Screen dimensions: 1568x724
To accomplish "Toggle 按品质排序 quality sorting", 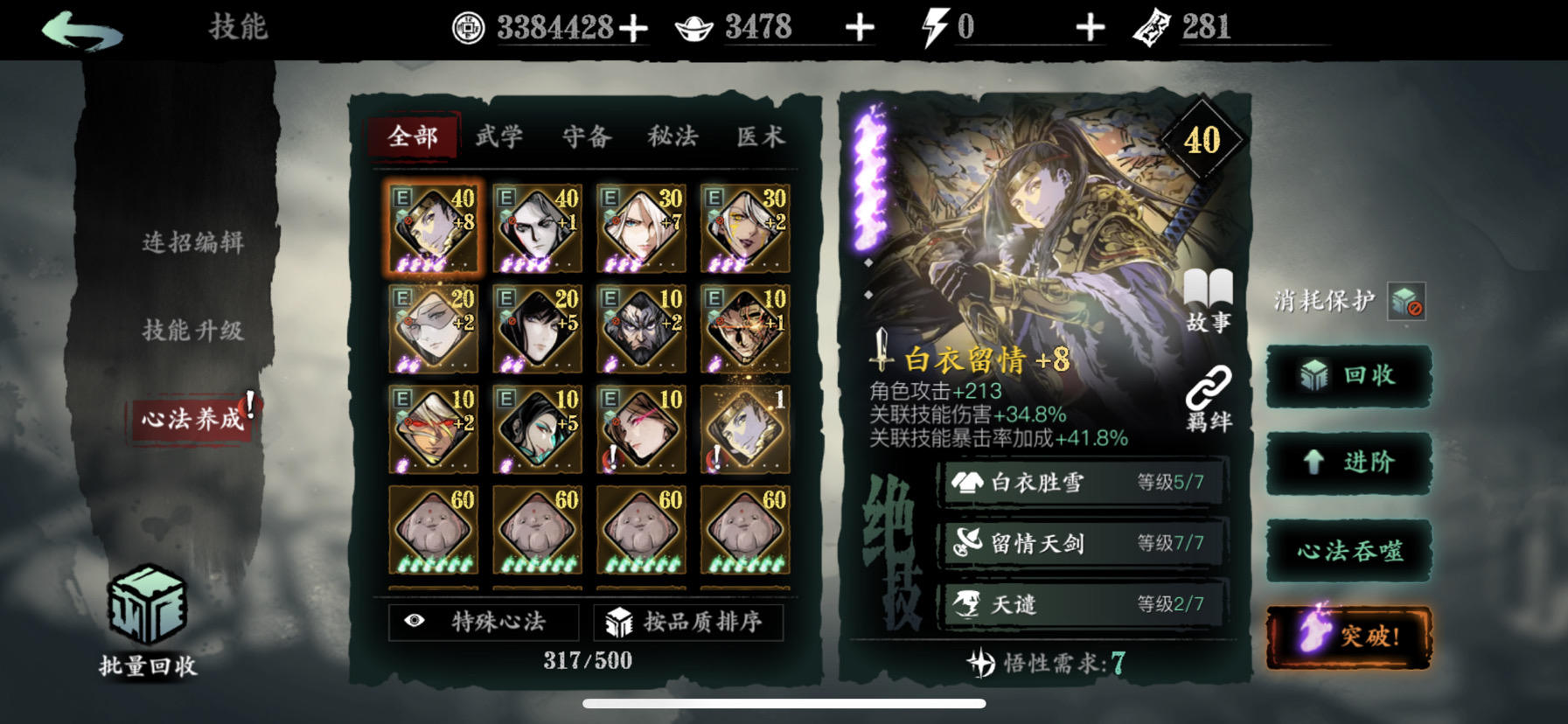I will pos(691,622).
